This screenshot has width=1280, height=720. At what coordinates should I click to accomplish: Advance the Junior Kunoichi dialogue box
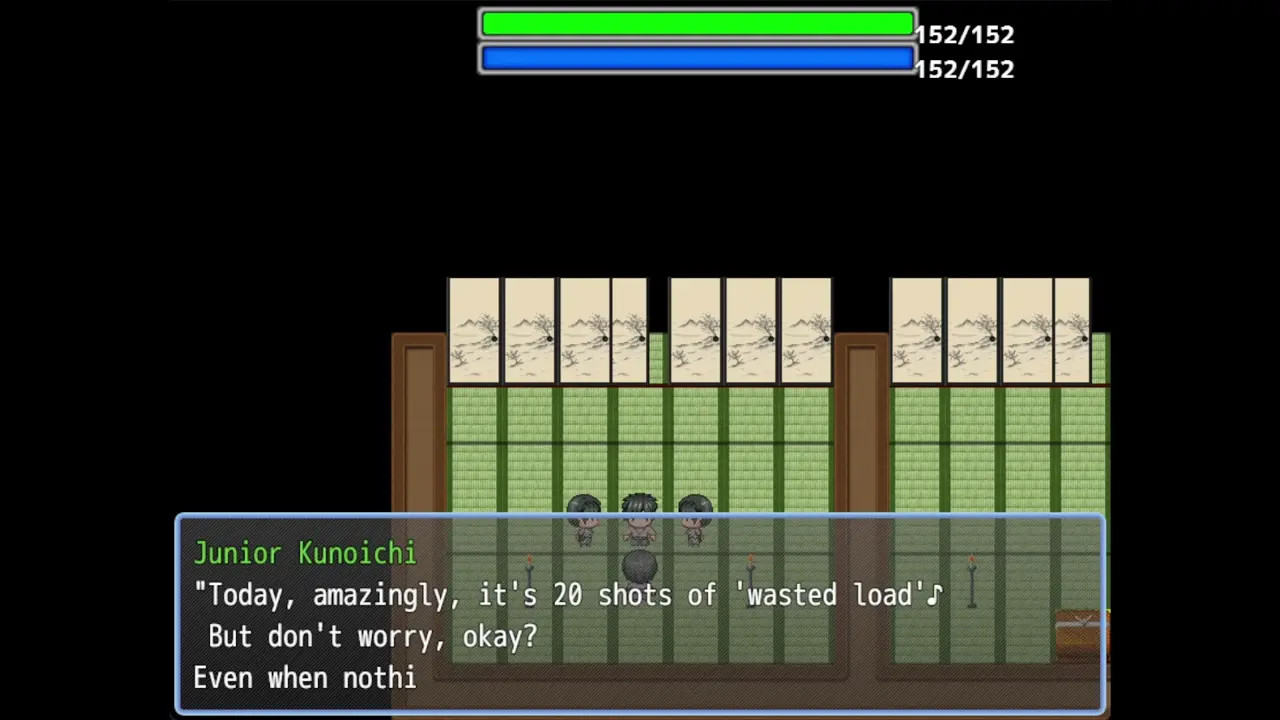(640, 614)
